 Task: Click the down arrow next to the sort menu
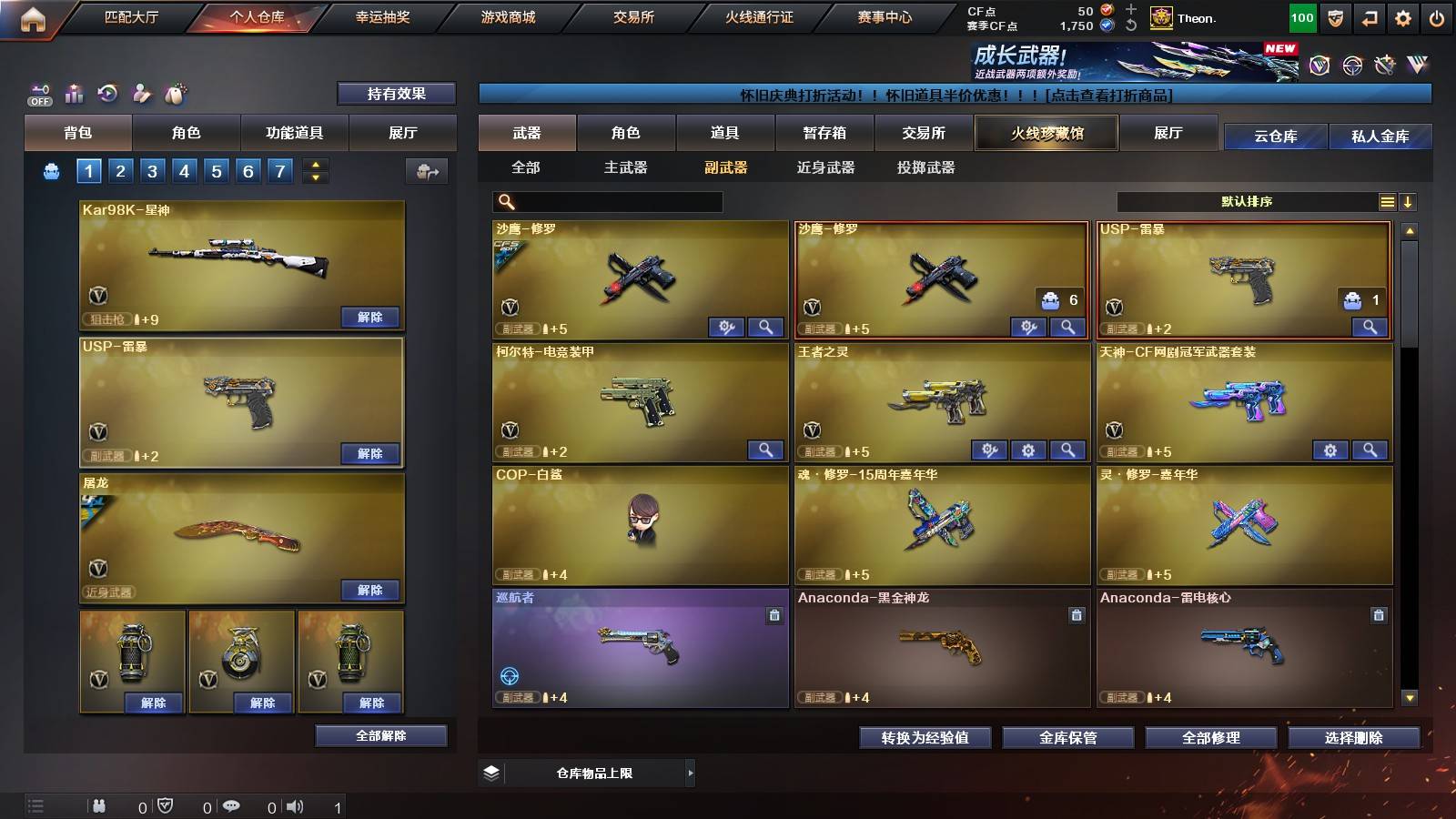pyautogui.click(x=1408, y=202)
